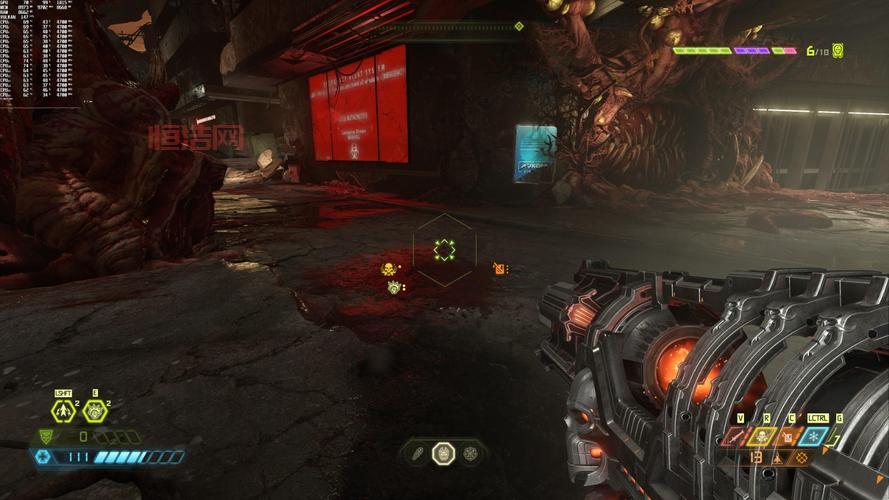Click the blue ice bomb hexagon icon

tap(43, 457)
